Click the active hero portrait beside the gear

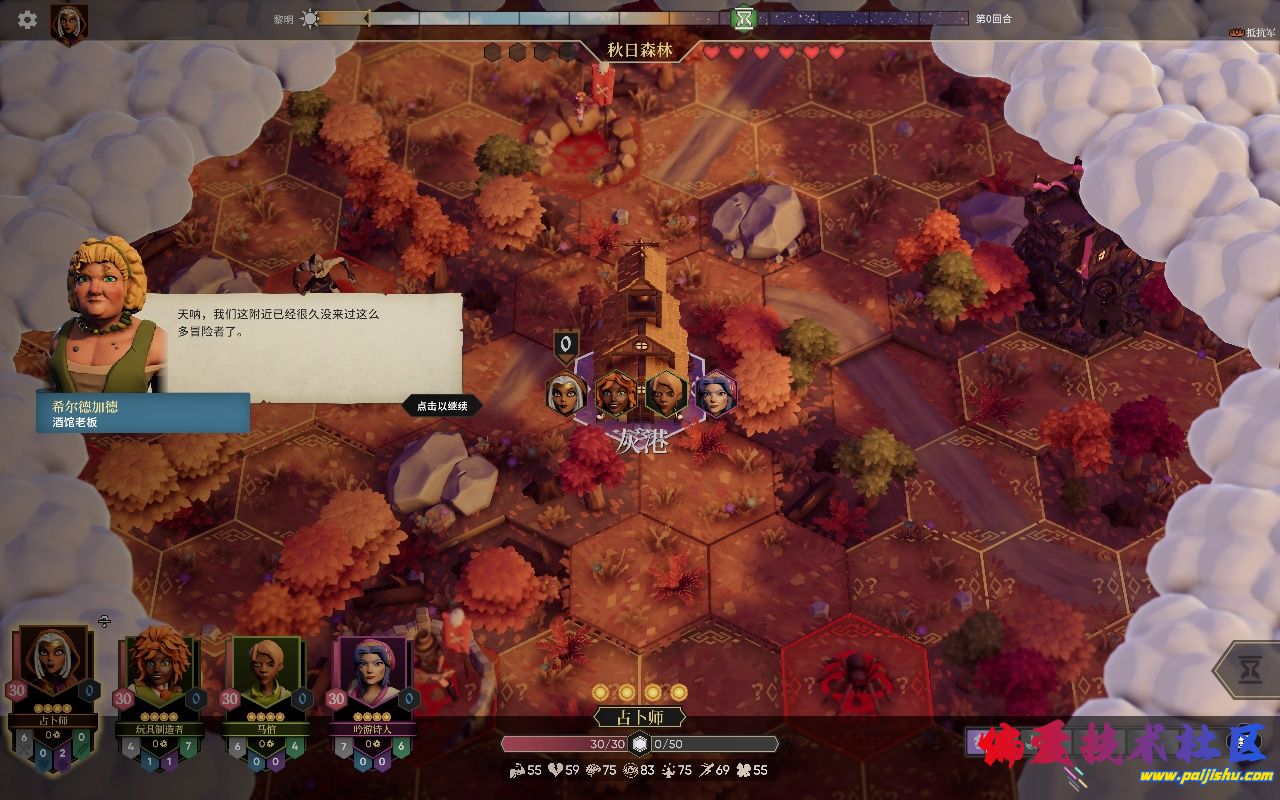click(69, 24)
